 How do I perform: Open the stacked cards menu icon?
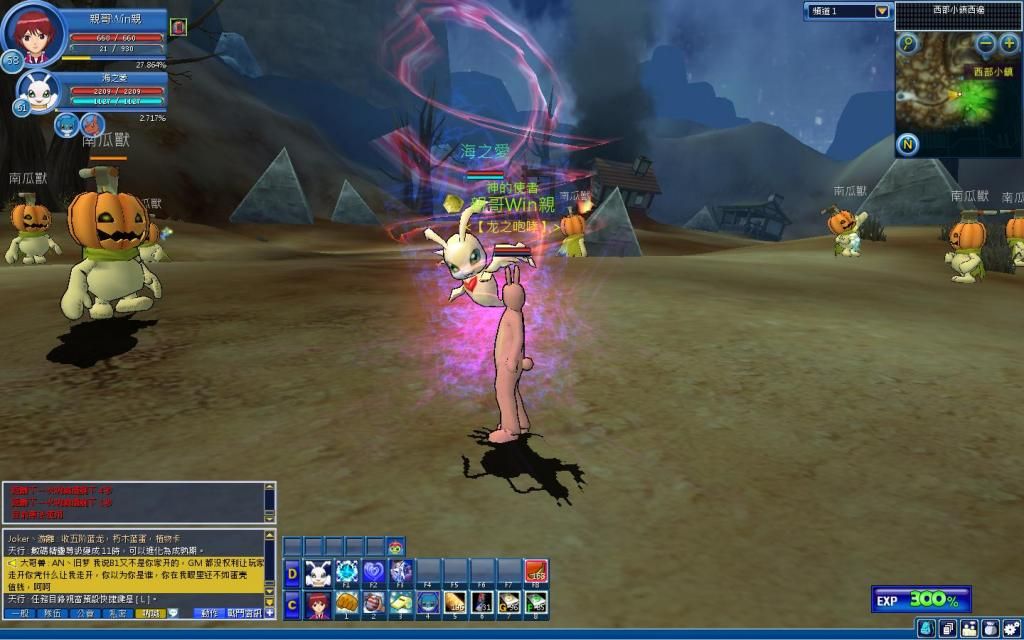coord(948,628)
